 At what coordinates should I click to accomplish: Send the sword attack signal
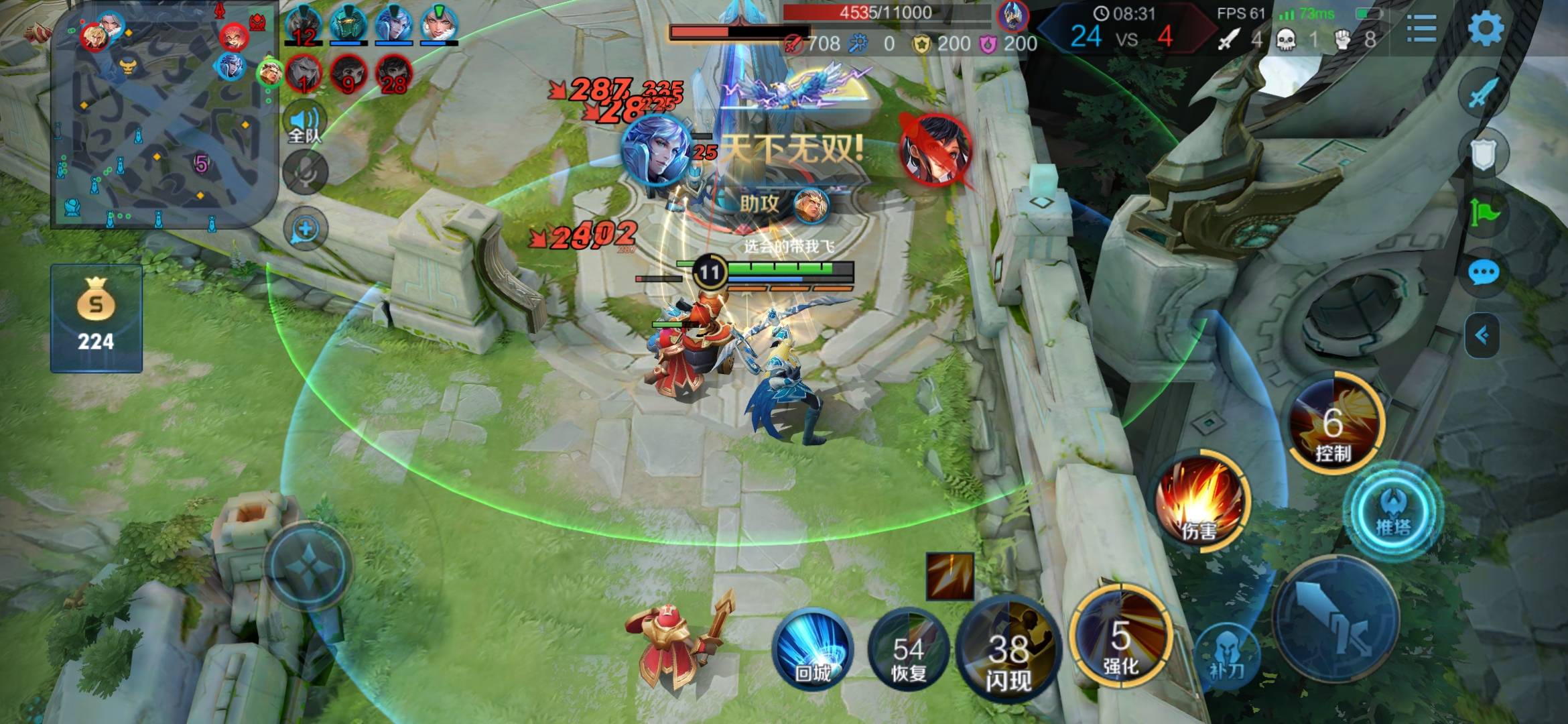[x=1483, y=94]
